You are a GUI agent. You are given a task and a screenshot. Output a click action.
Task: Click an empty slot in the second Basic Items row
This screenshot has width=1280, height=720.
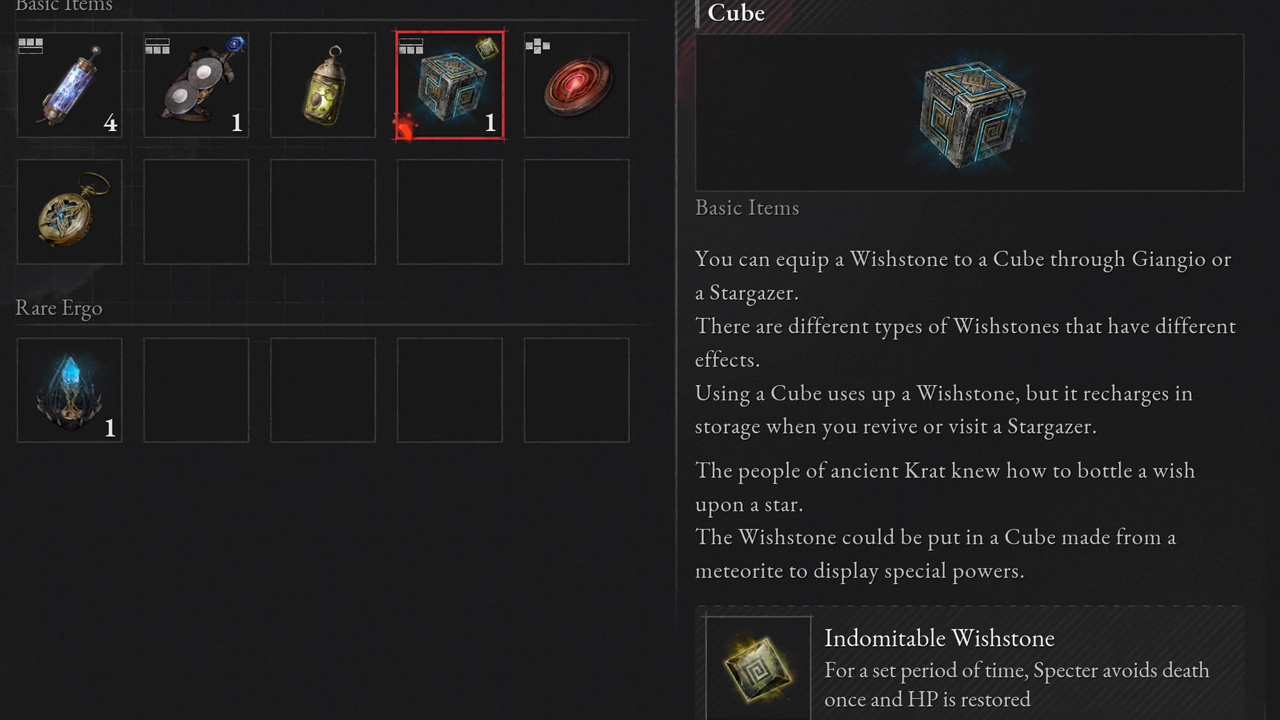tap(322, 211)
